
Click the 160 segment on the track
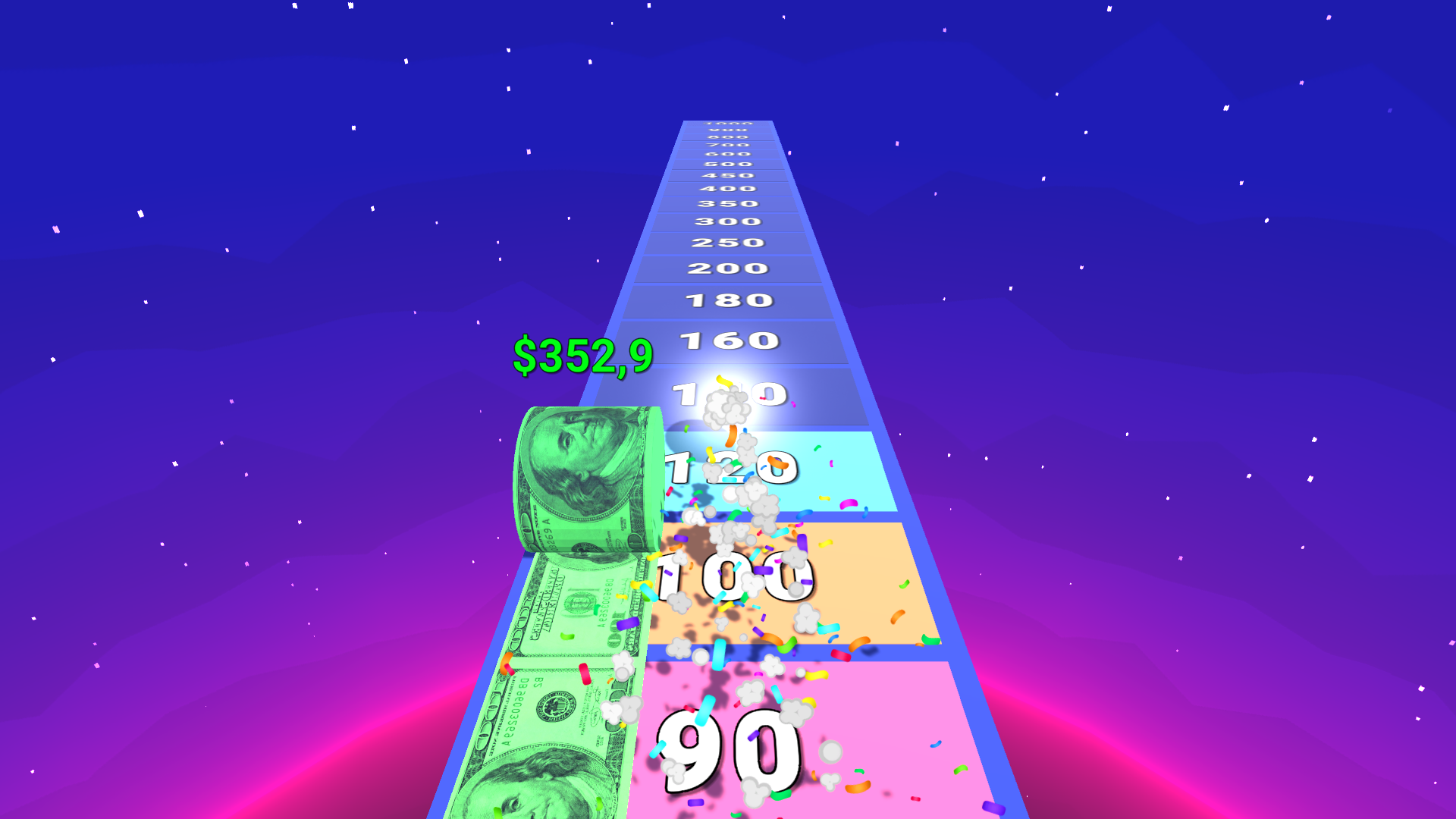point(730,341)
